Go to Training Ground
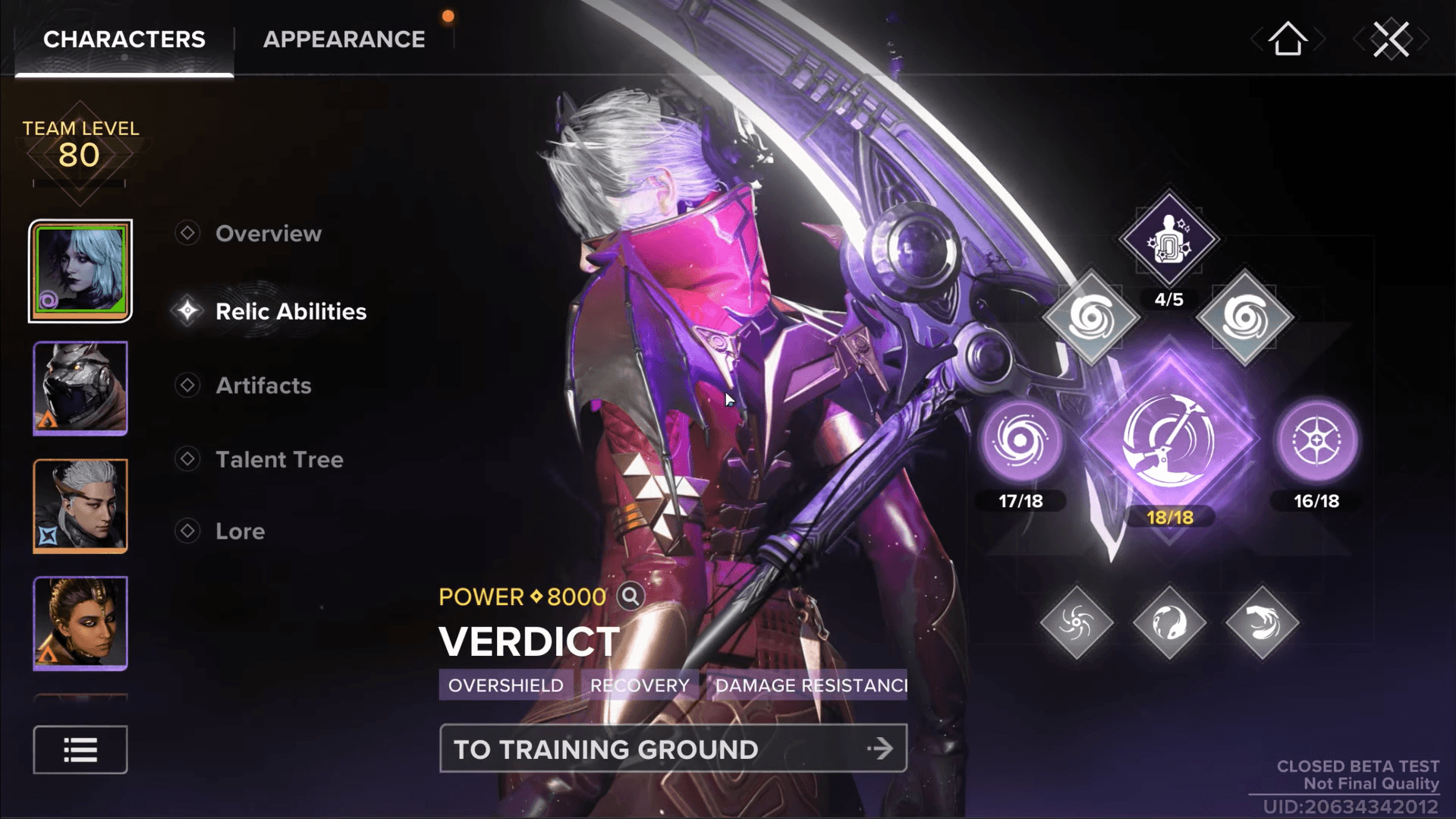 point(673,749)
